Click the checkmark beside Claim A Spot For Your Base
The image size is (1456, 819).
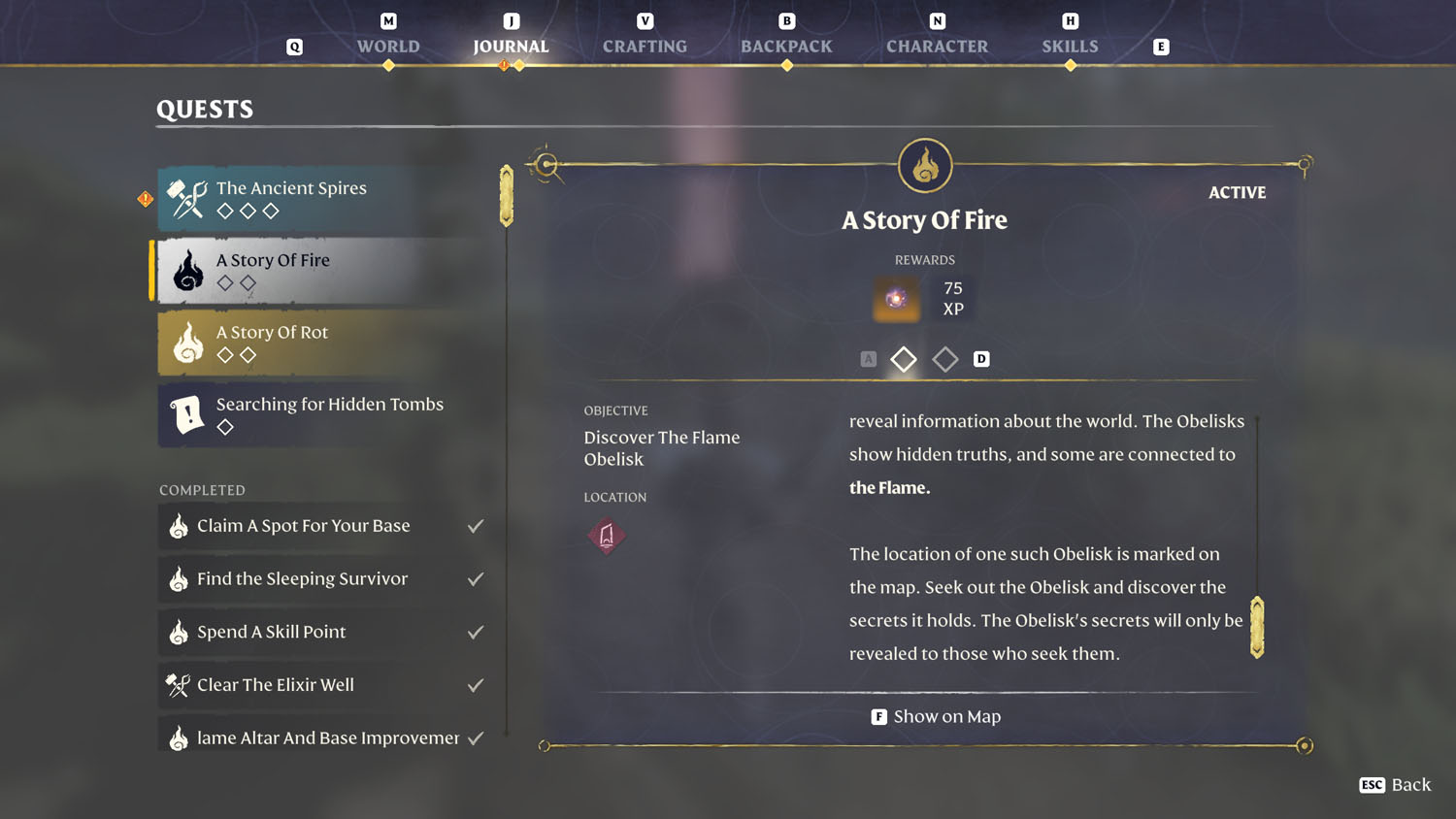tap(476, 525)
